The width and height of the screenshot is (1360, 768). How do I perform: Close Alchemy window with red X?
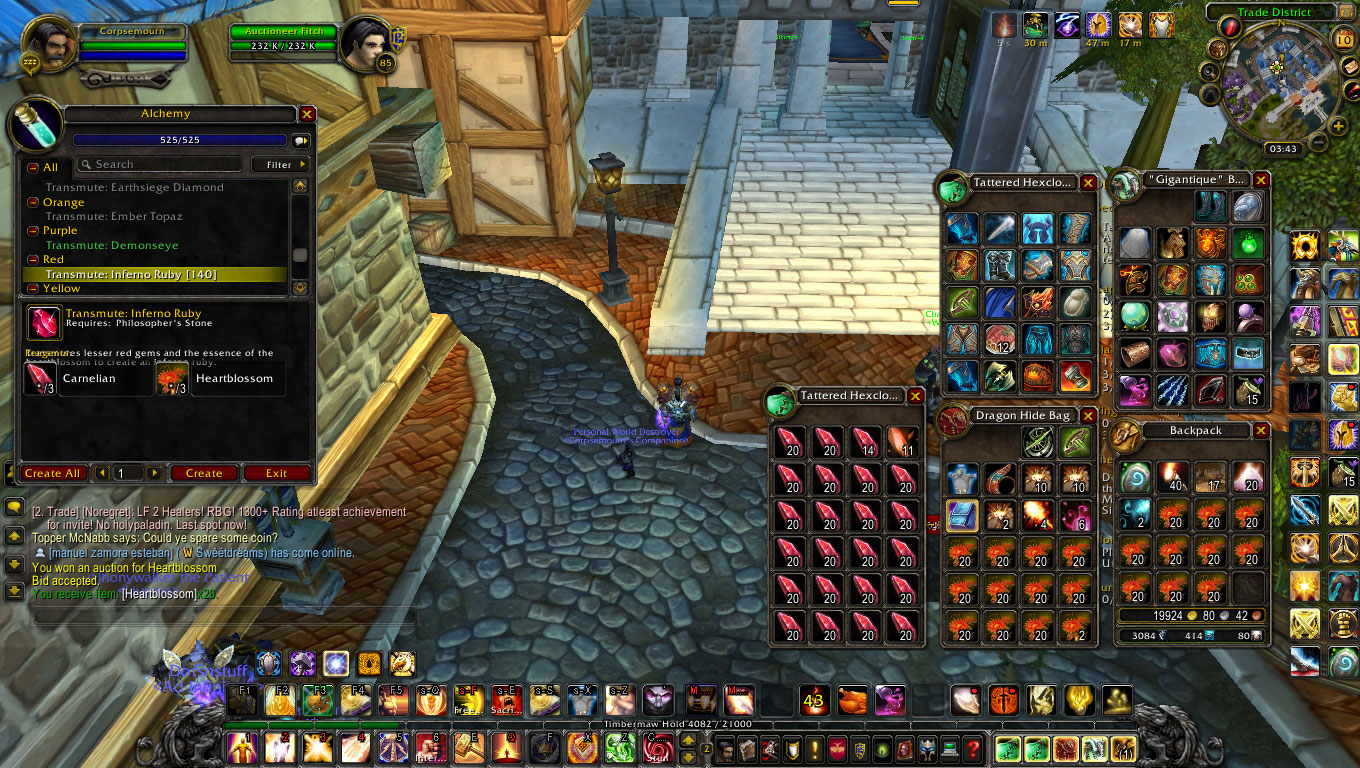[307, 115]
